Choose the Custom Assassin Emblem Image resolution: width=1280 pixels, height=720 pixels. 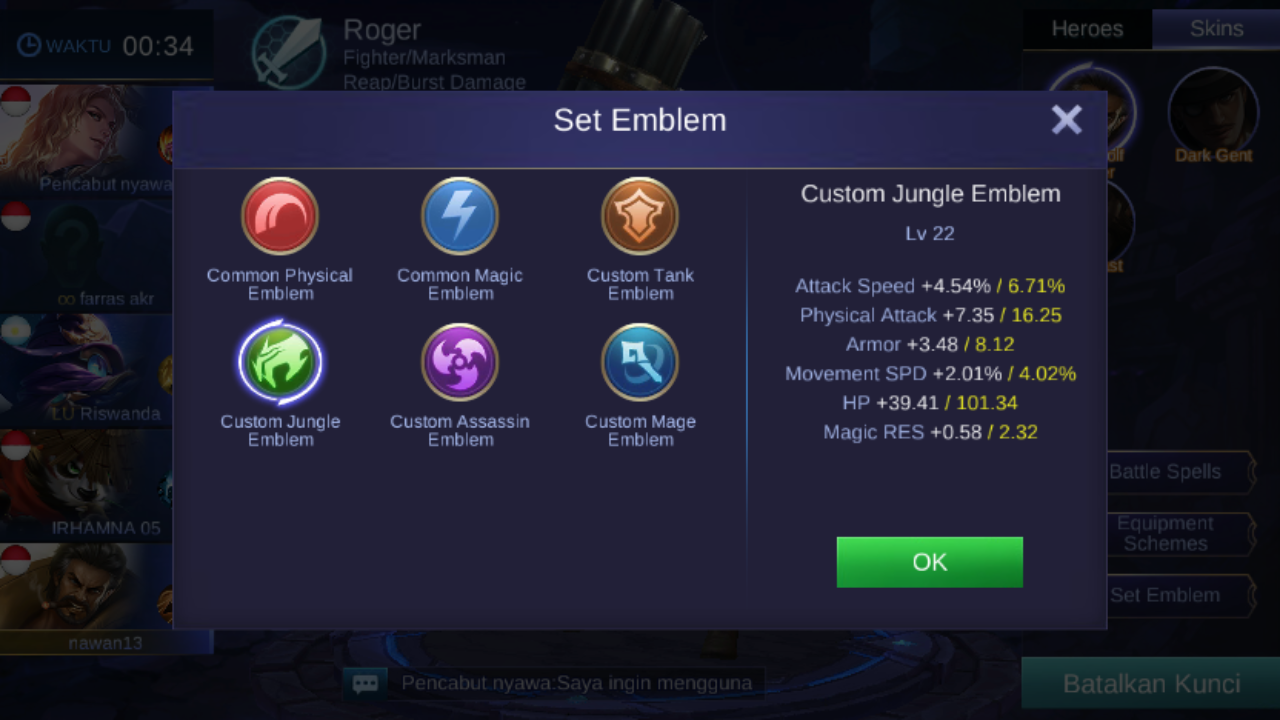tap(460, 363)
